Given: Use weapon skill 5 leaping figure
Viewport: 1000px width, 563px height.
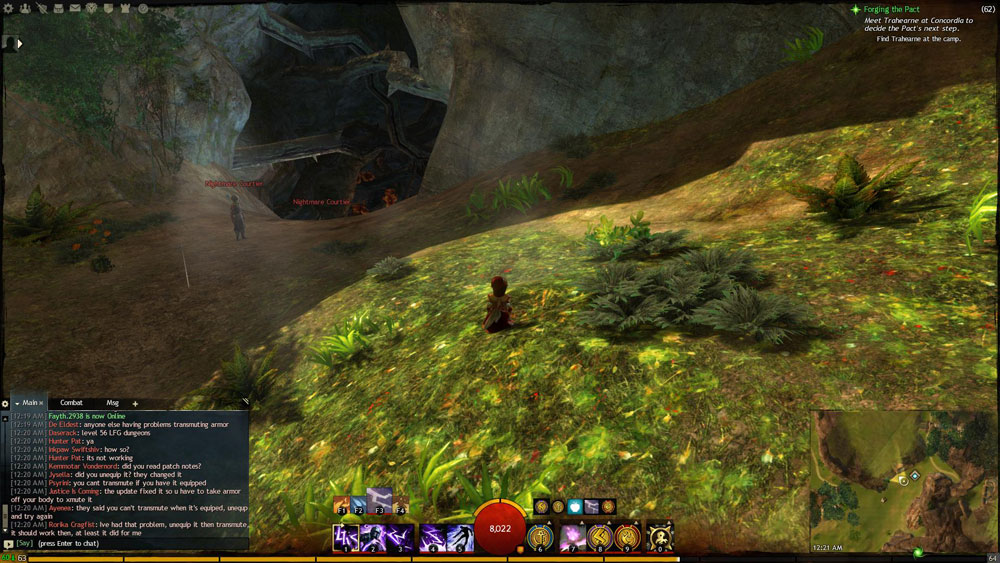Looking at the screenshot, I should [x=460, y=538].
